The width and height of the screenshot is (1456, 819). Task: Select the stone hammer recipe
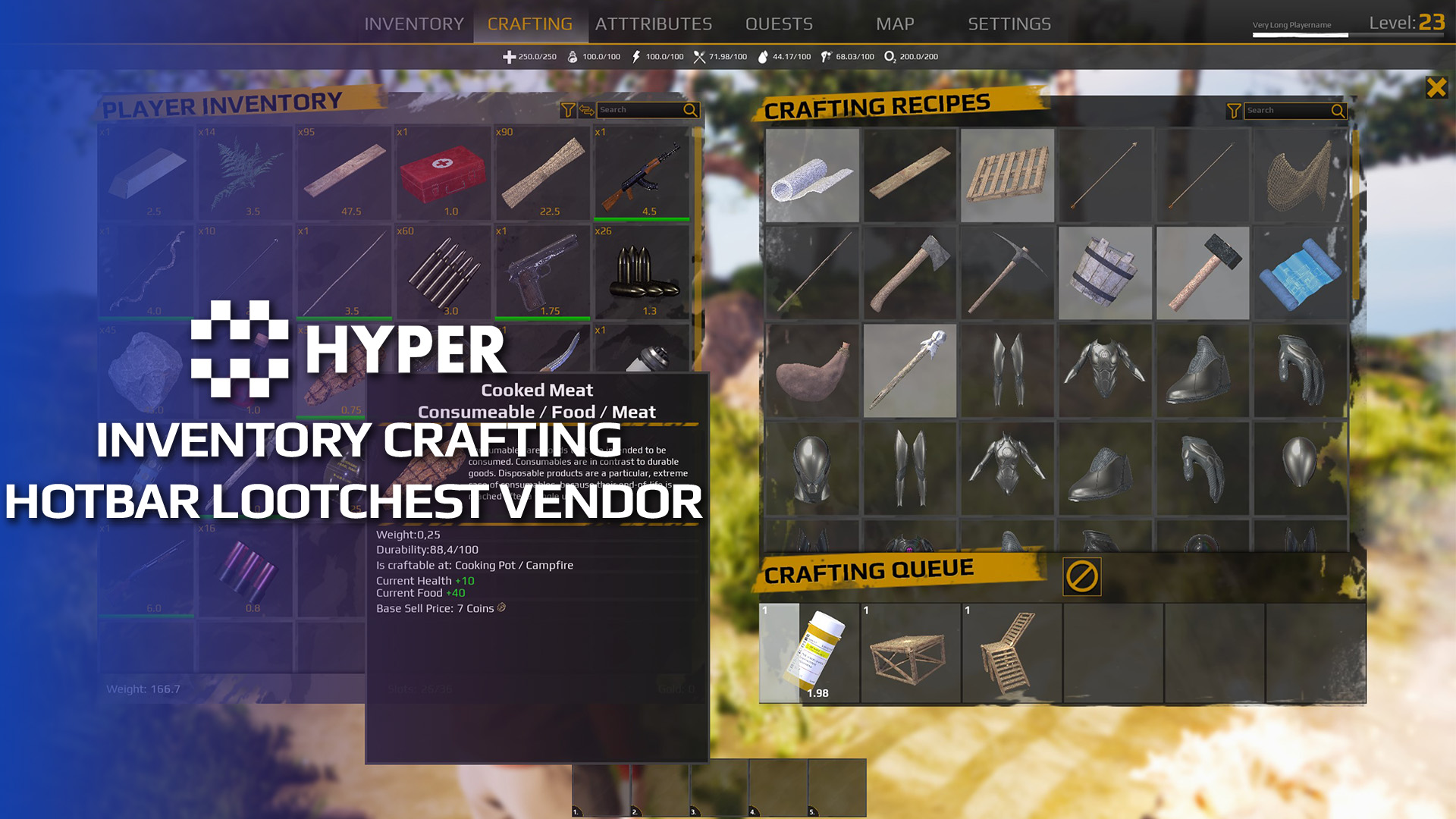tap(1203, 273)
